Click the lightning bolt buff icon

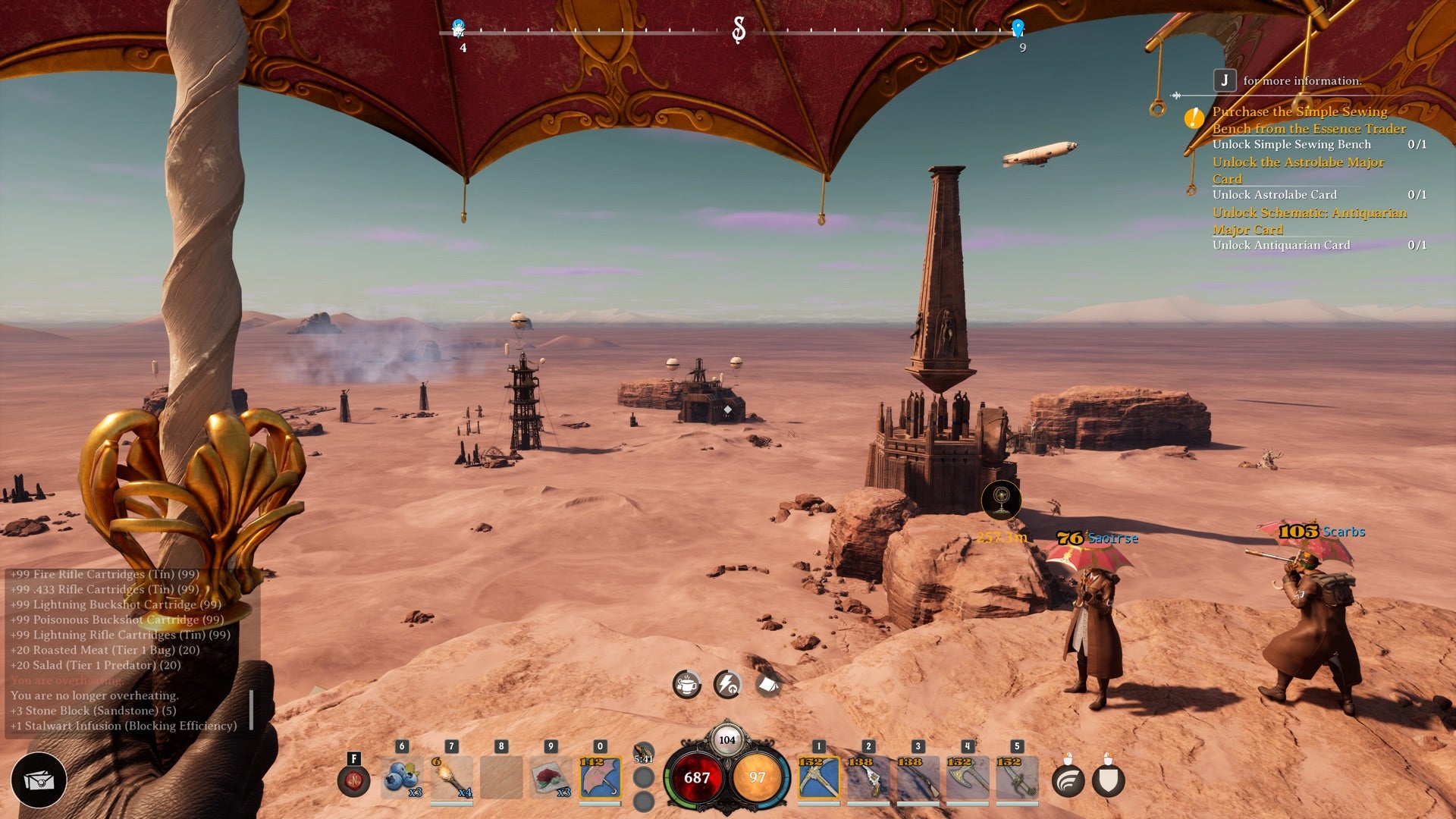727,685
